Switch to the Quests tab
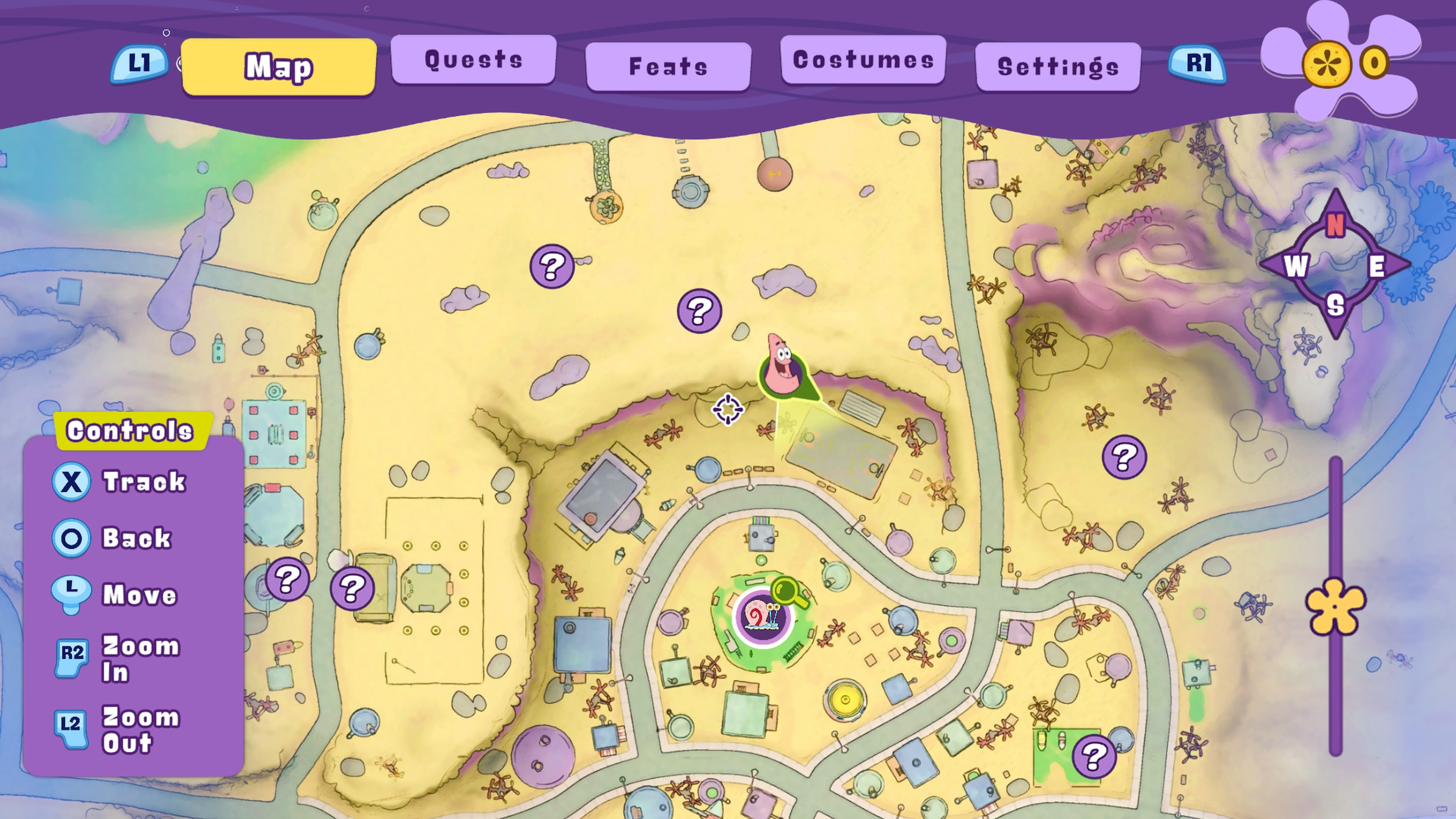Viewport: 1456px width, 819px height. pyautogui.click(x=473, y=60)
